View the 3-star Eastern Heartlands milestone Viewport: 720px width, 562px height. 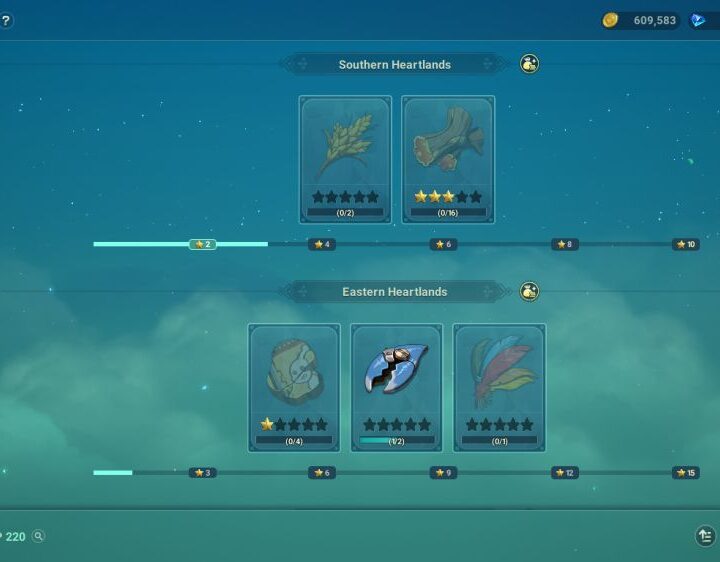(x=203, y=473)
